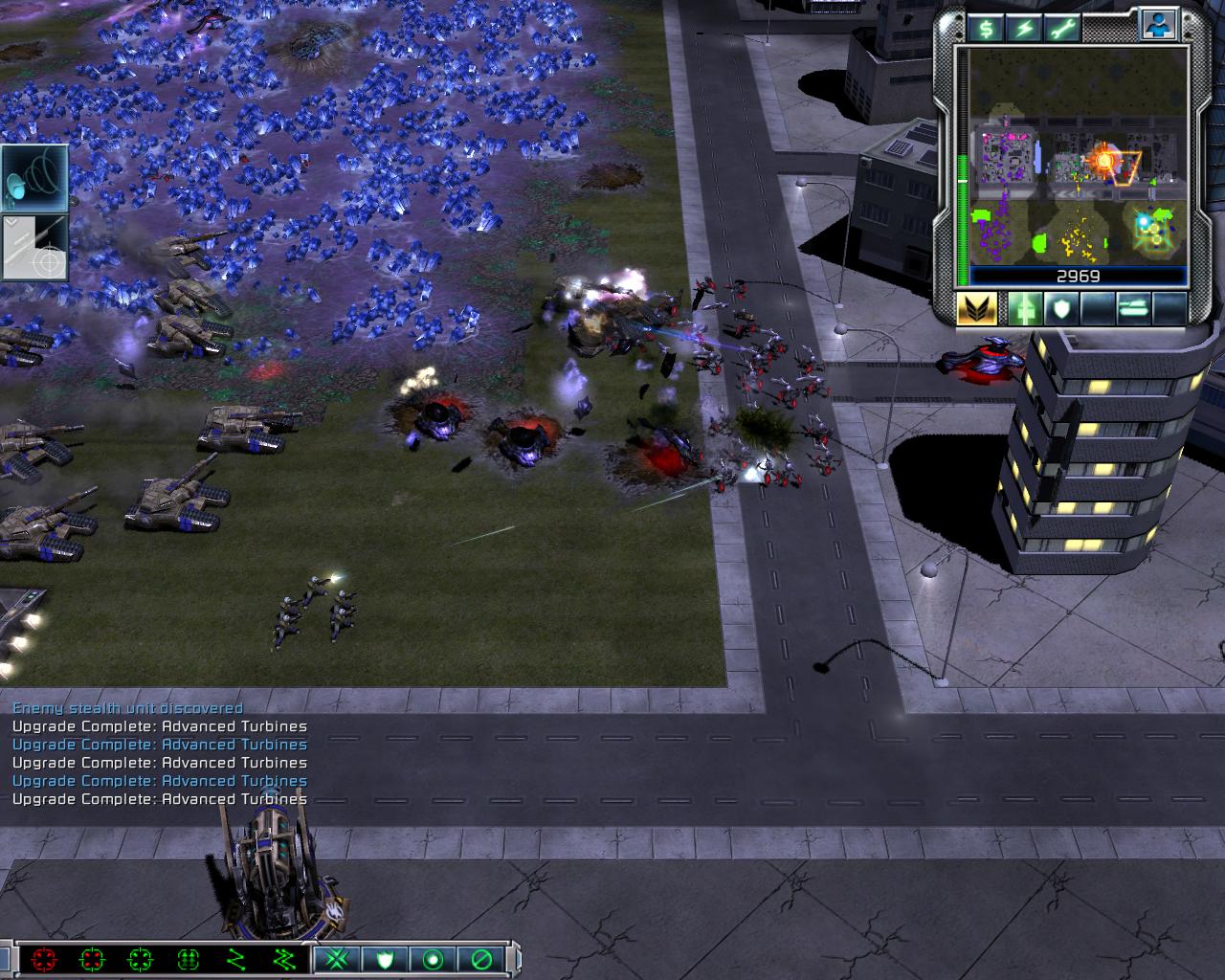Click the single zigzag waypoint icon

[235, 958]
